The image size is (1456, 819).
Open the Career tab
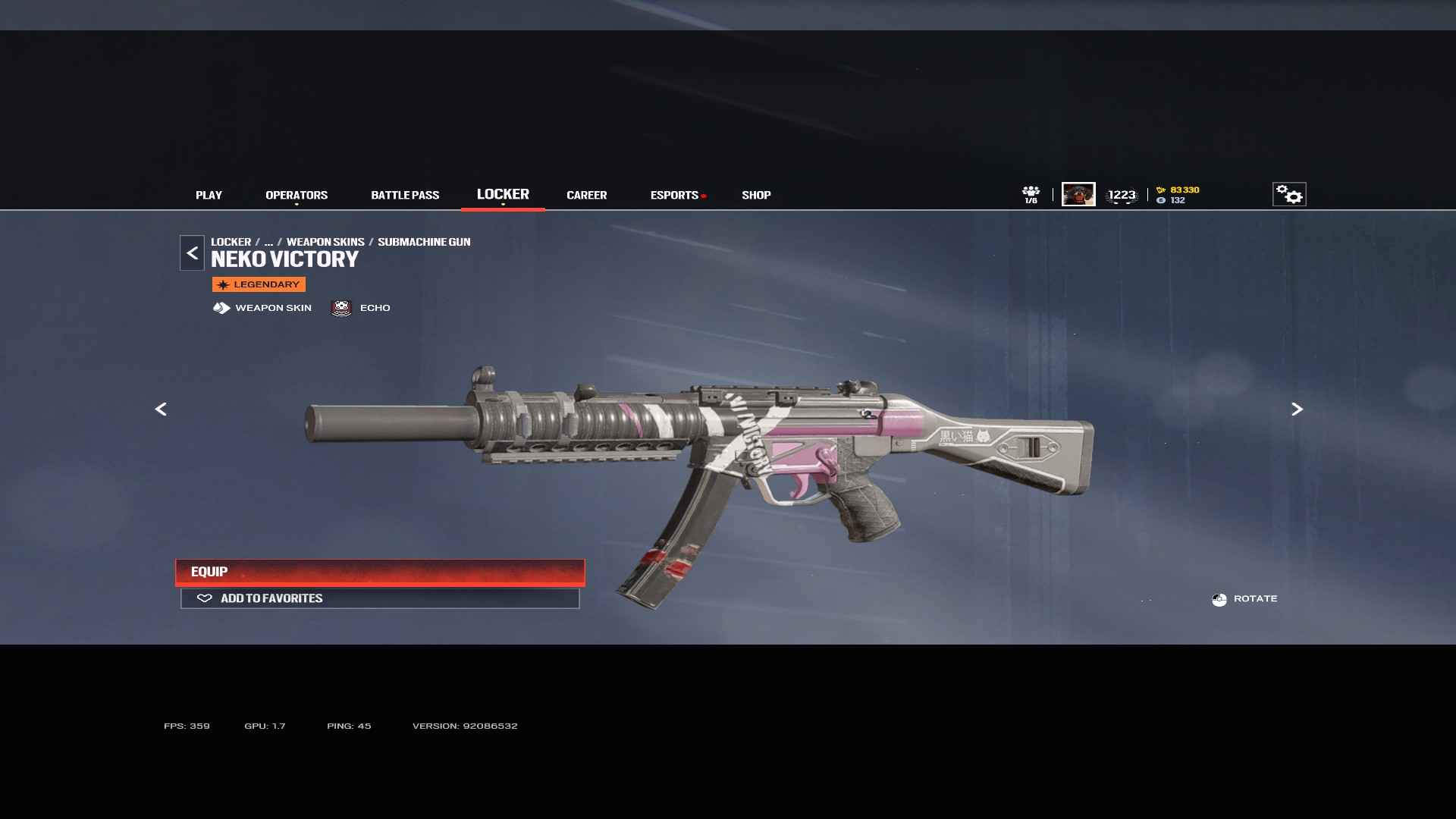(x=586, y=195)
